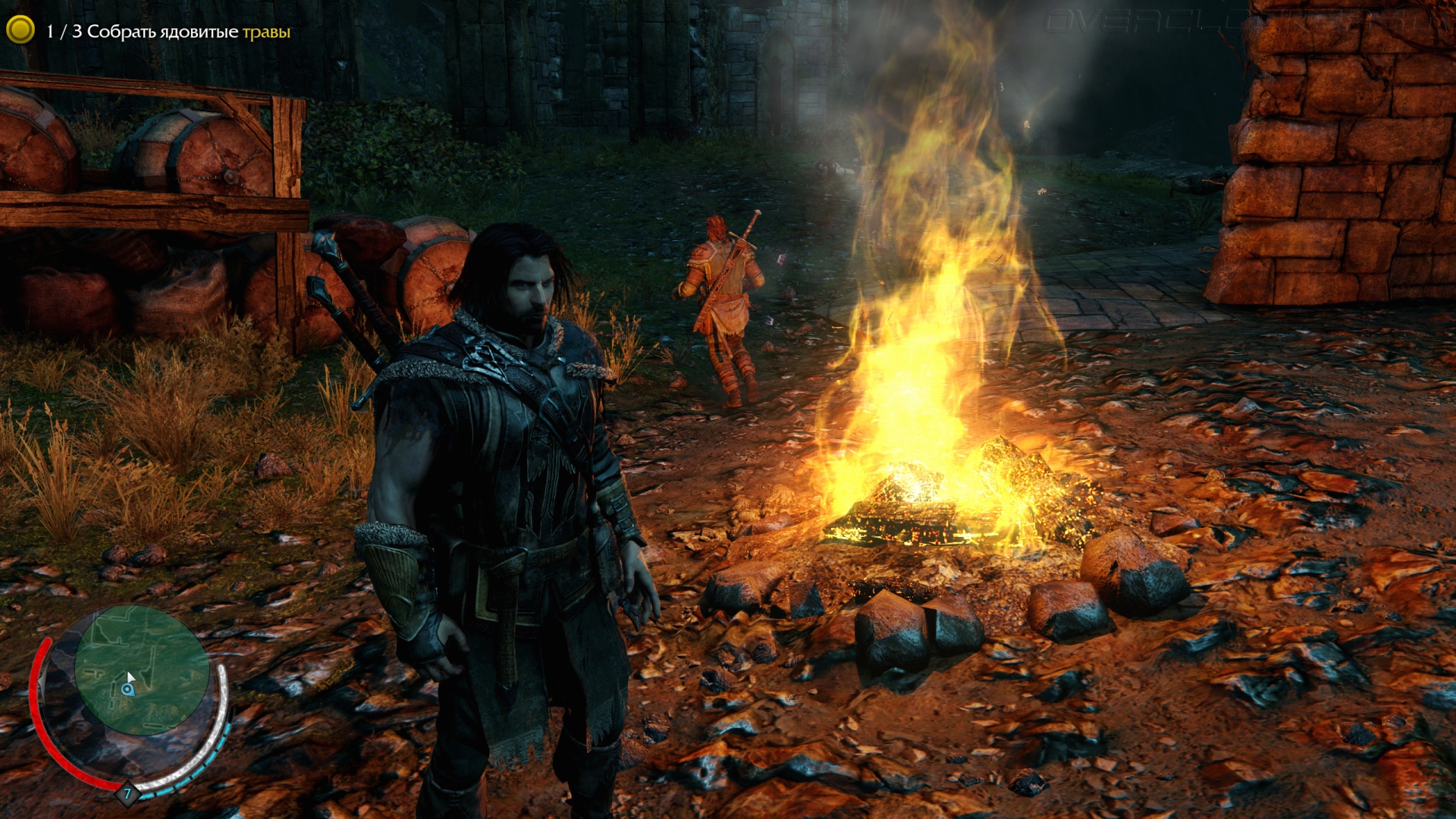This screenshot has width=1456, height=819.
Task: Click the blue player marker on minimap
Action: coord(127,689)
